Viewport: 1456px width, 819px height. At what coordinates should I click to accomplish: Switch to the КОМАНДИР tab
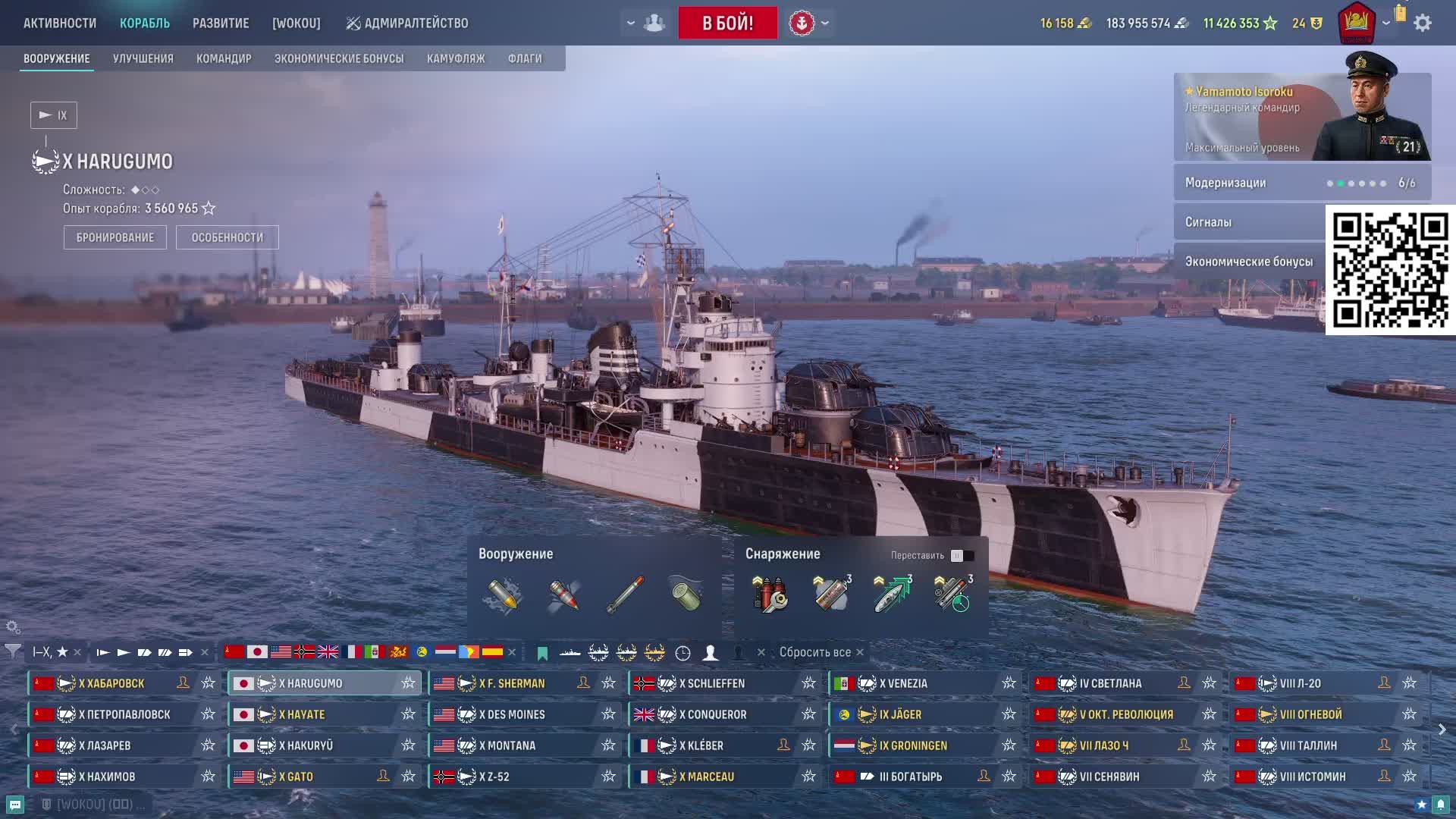(224, 58)
